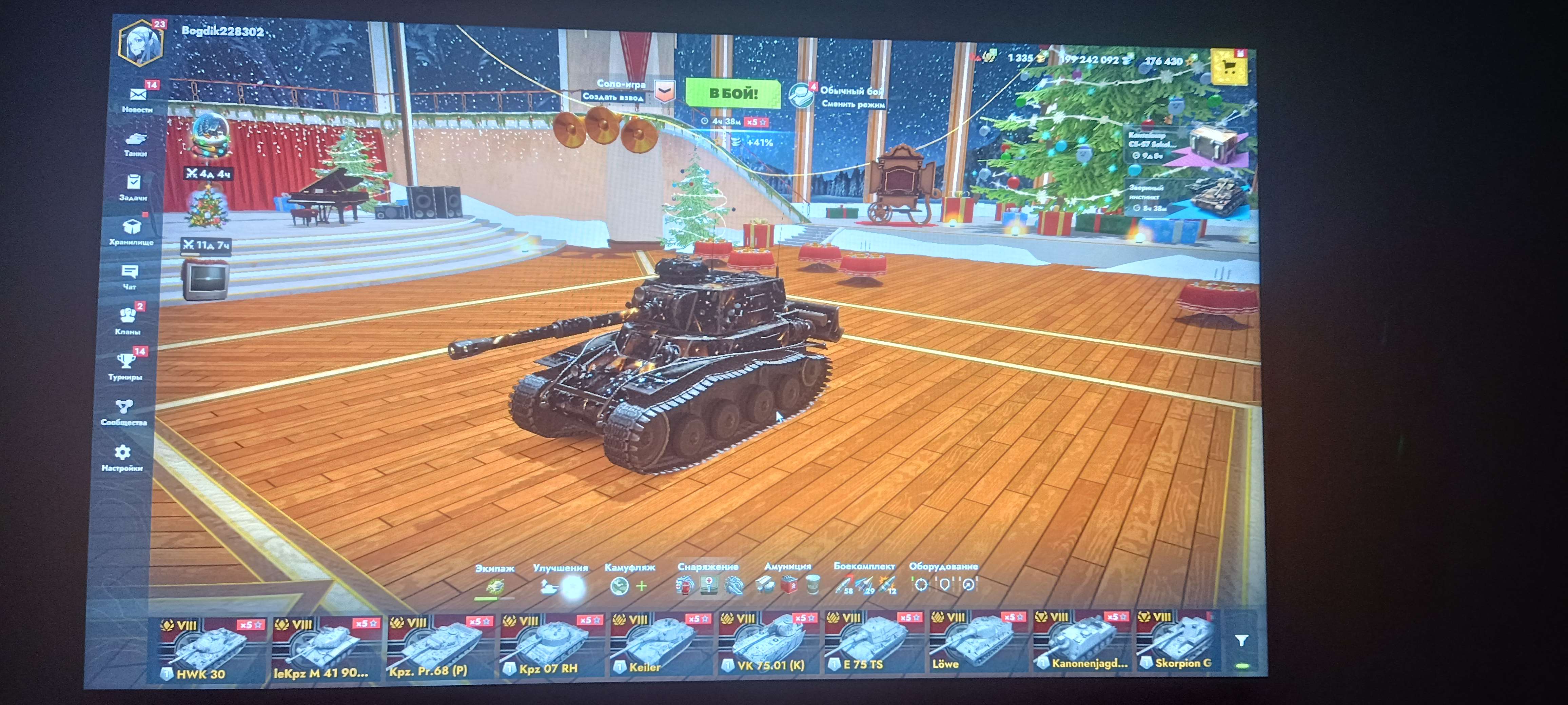Open the Соло-игра platoon selector
Image resolution: width=1568 pixels, height=705 pixels.
(622, 85)
